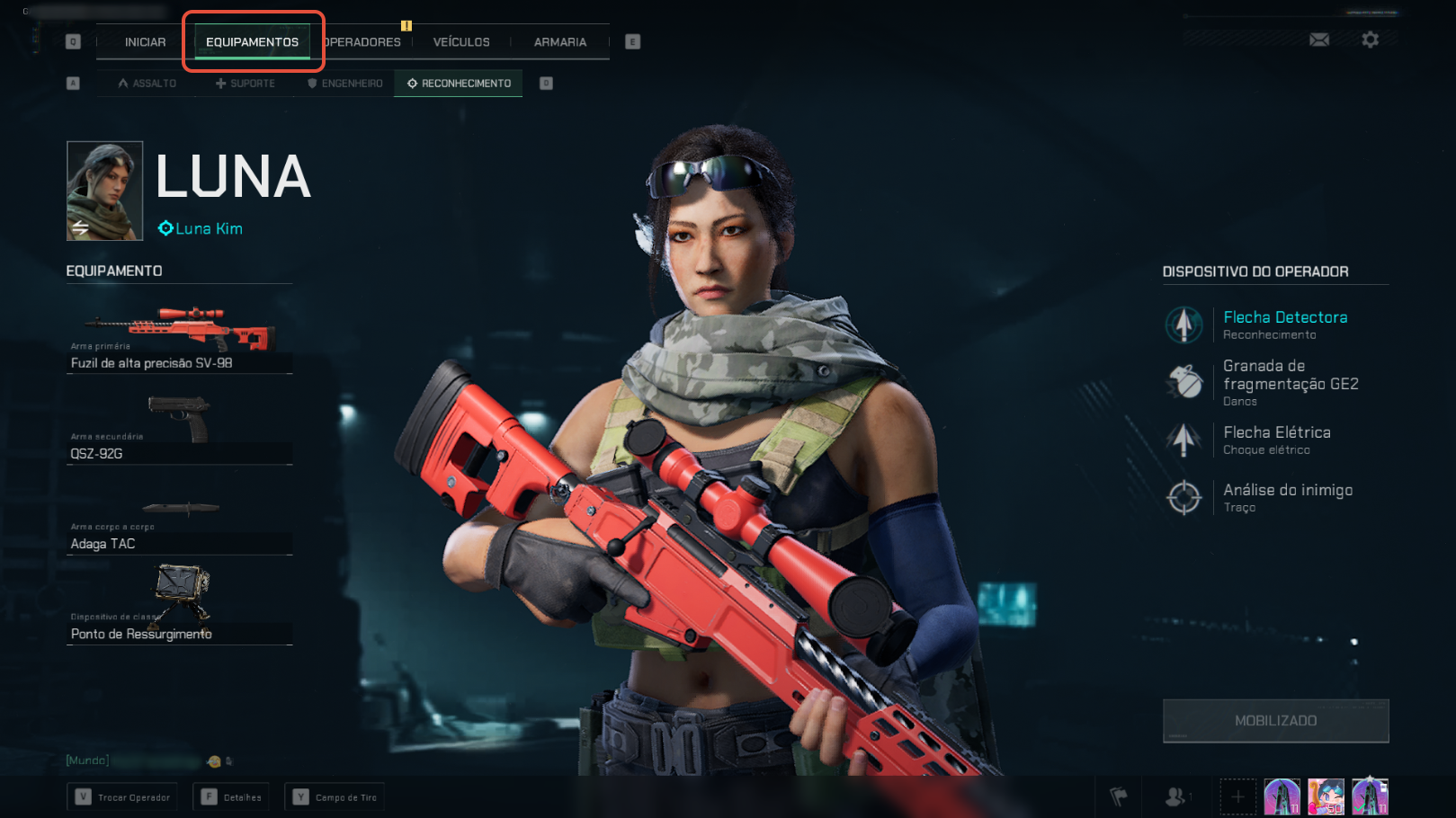Switch to the EQUIPAMENTOS tab

point(252,42)
